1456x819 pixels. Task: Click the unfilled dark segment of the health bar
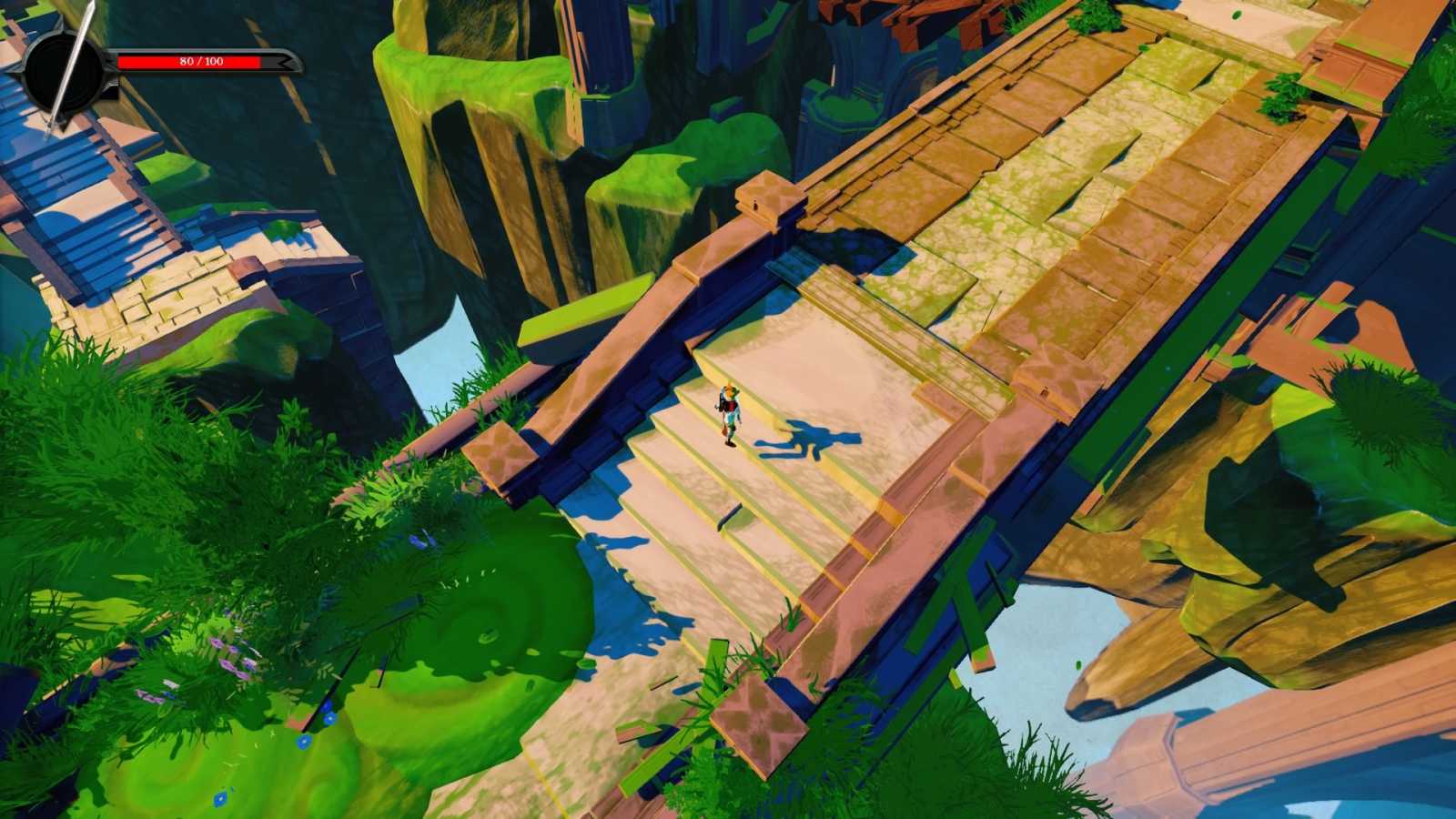pos(268,62)
